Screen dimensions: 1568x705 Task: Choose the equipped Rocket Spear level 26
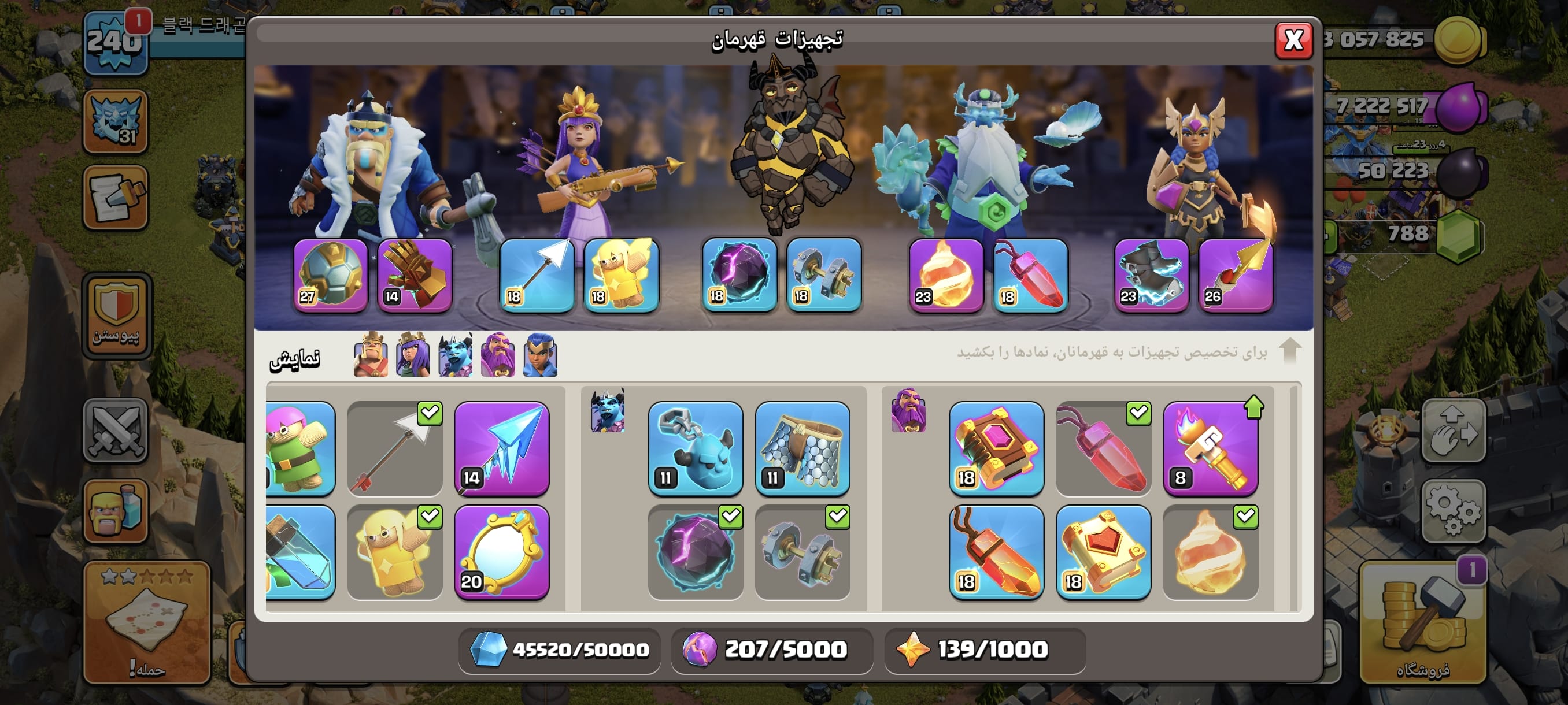point(1236,276)
